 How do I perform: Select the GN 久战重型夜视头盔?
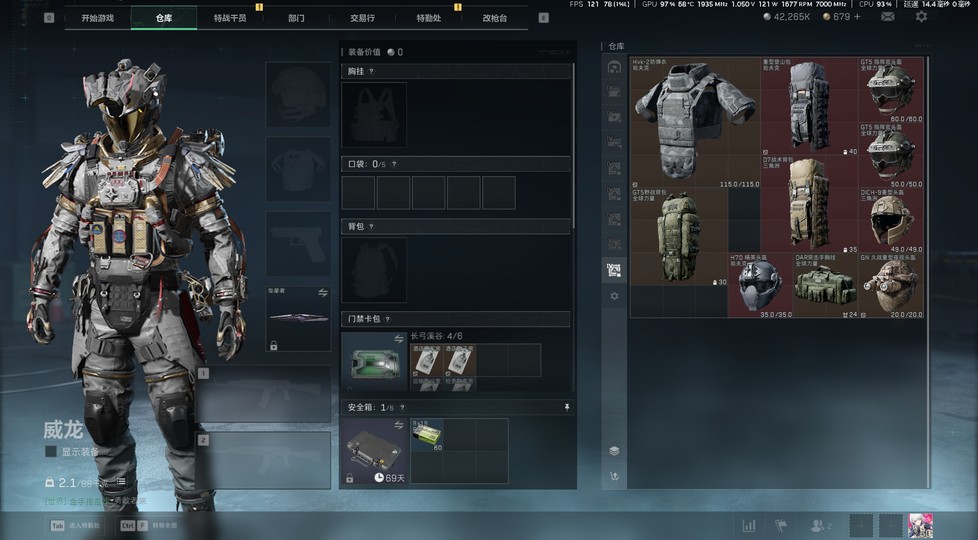[x=891, y=287]
